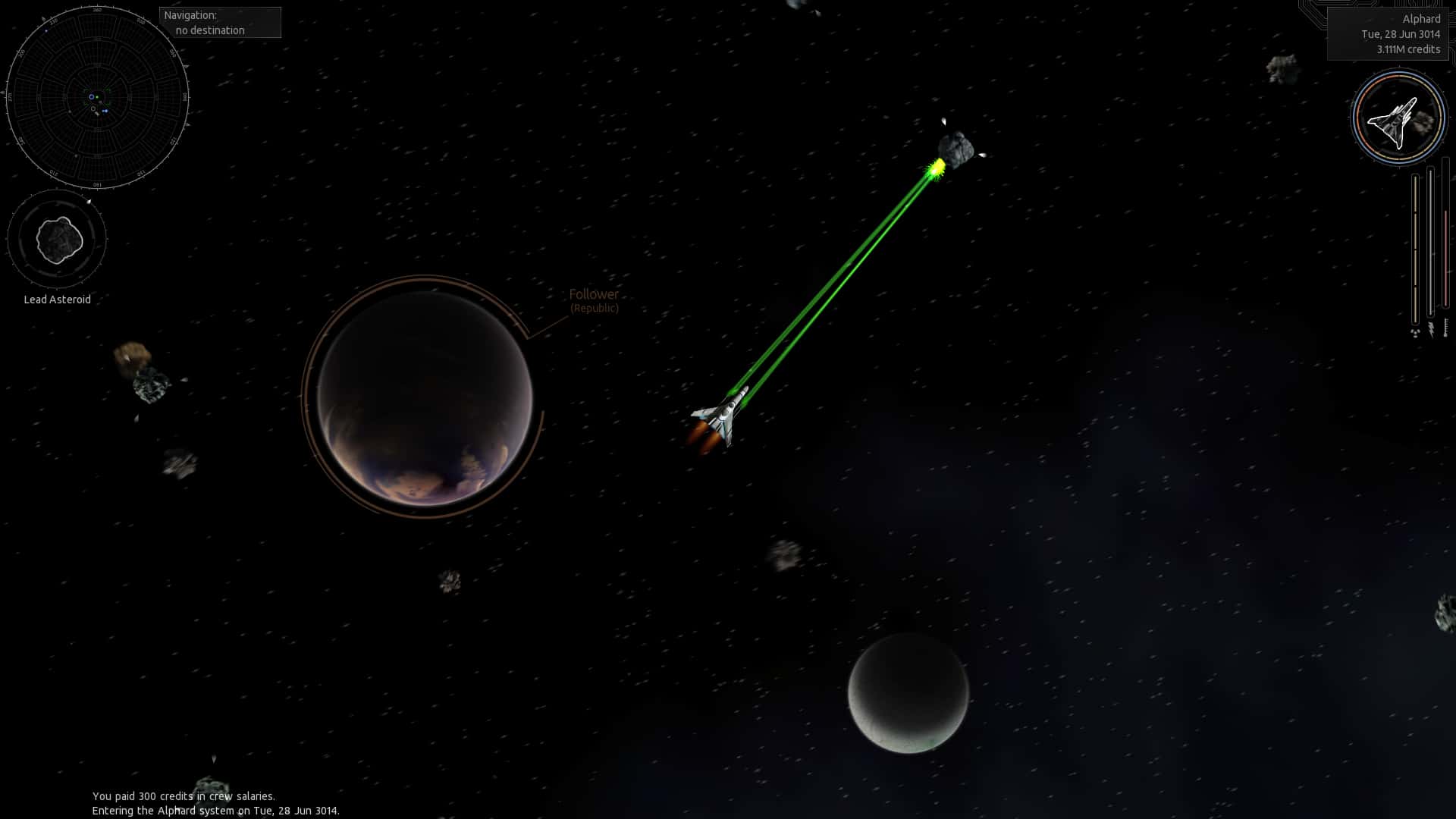Viewport: 1456px width, 819px height.
Task: Click the crew salaries message at the bottom
Action: click(x=183, y=796)
